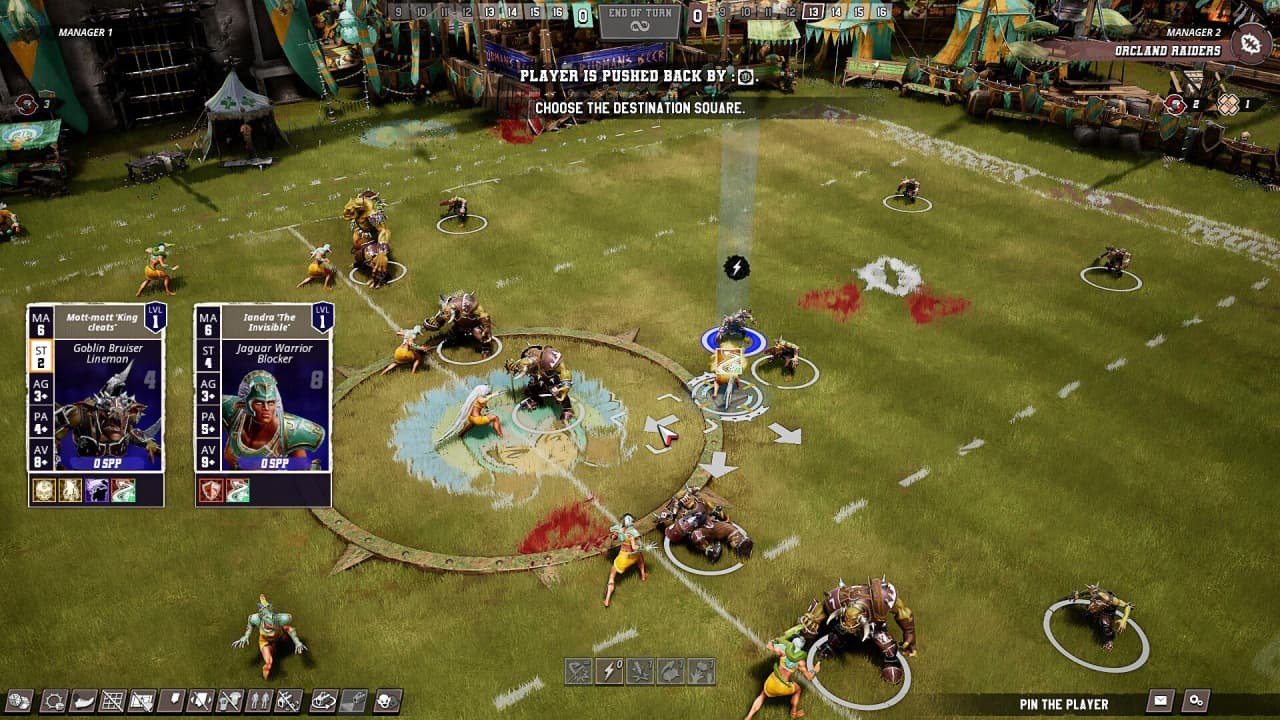Toggle the armor display icon in the toolbar
1280x720 pixels.
tap(202, 701)
